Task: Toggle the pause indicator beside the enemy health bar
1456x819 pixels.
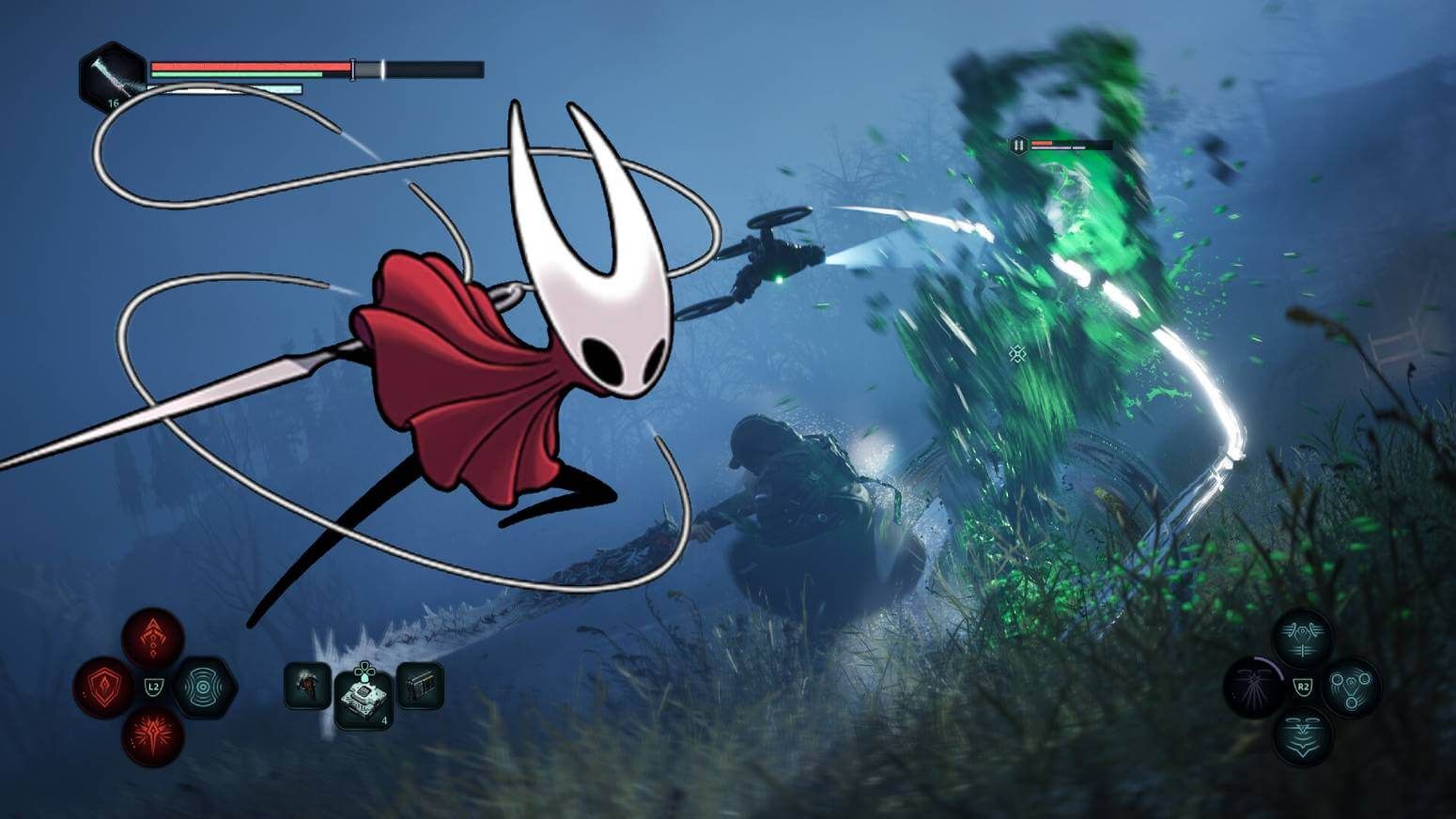Action: click(1017, 145)
